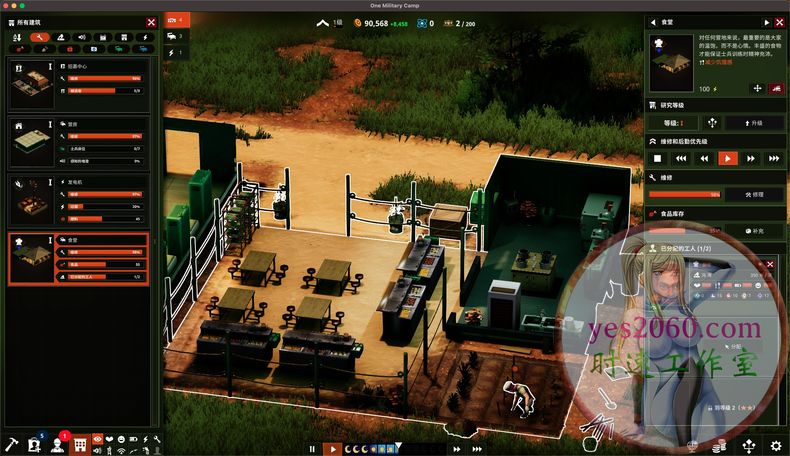Set maintenance priority to stop square
The width and height of the screenshot is (790, 456).
[x=657, y=158]
